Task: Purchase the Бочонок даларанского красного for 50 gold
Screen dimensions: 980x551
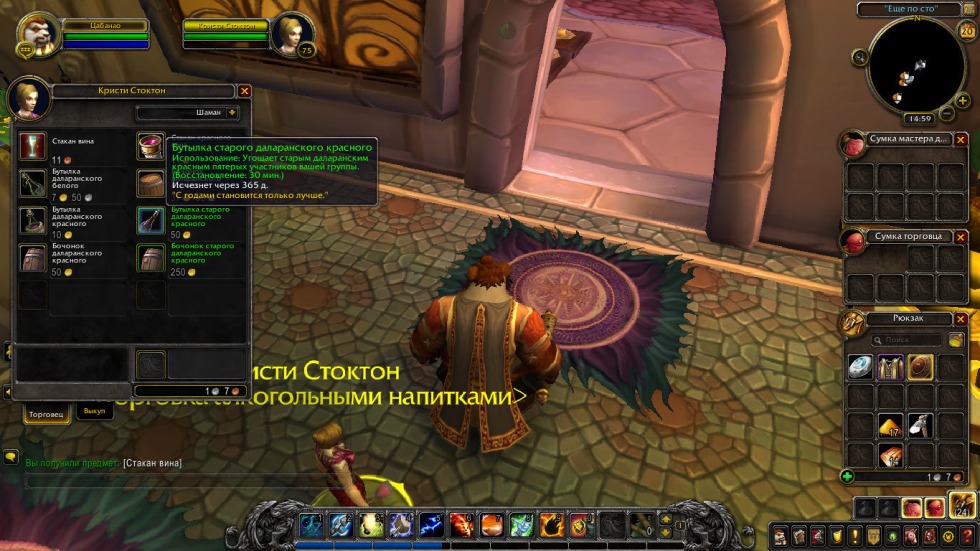Action: click(x=32, y=258)
